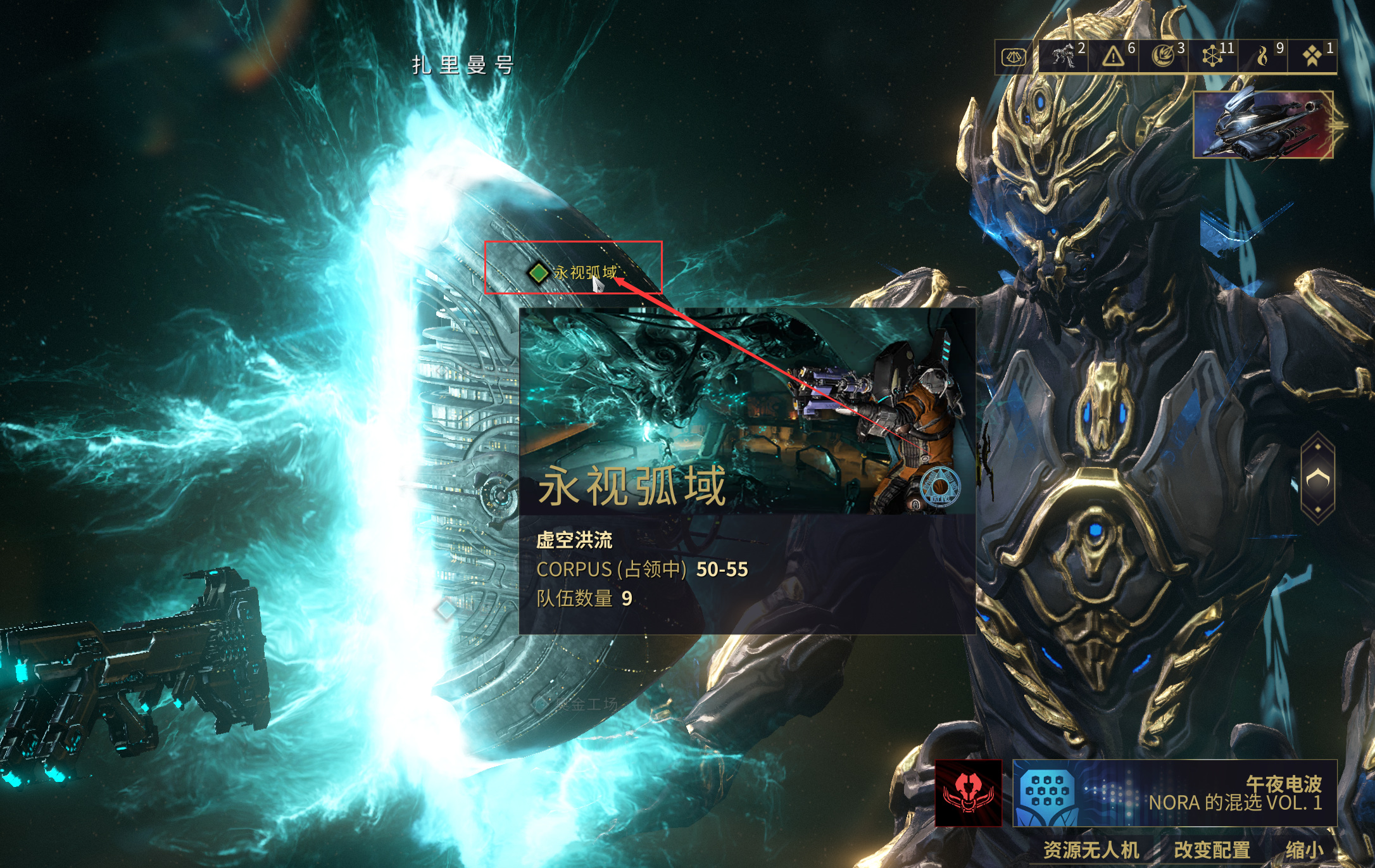
Task: Open the 午夜电波 Nightwave banner
Action: click(x=1174, y=793)
